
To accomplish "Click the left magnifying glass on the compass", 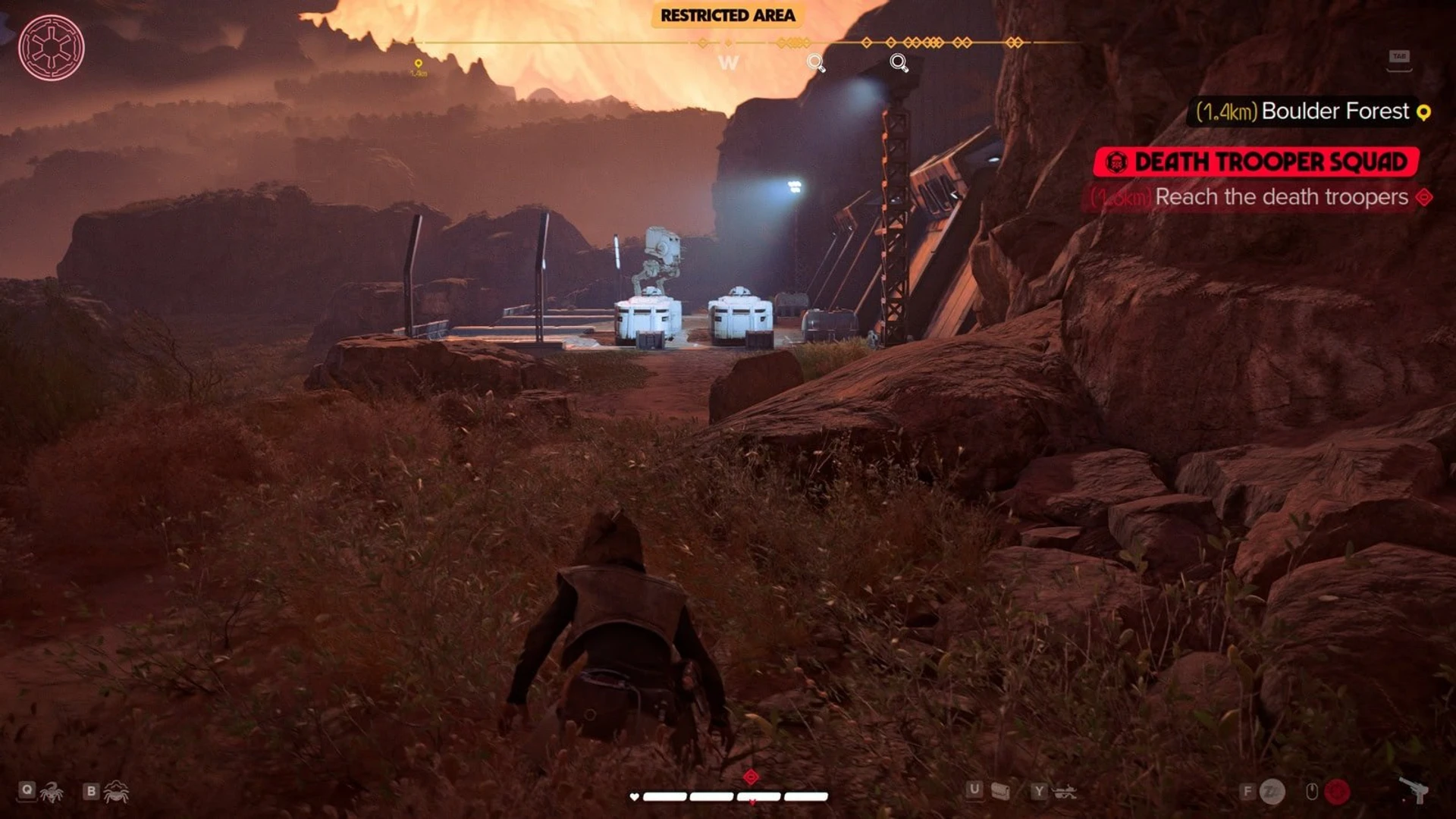I will click(814, 61).
